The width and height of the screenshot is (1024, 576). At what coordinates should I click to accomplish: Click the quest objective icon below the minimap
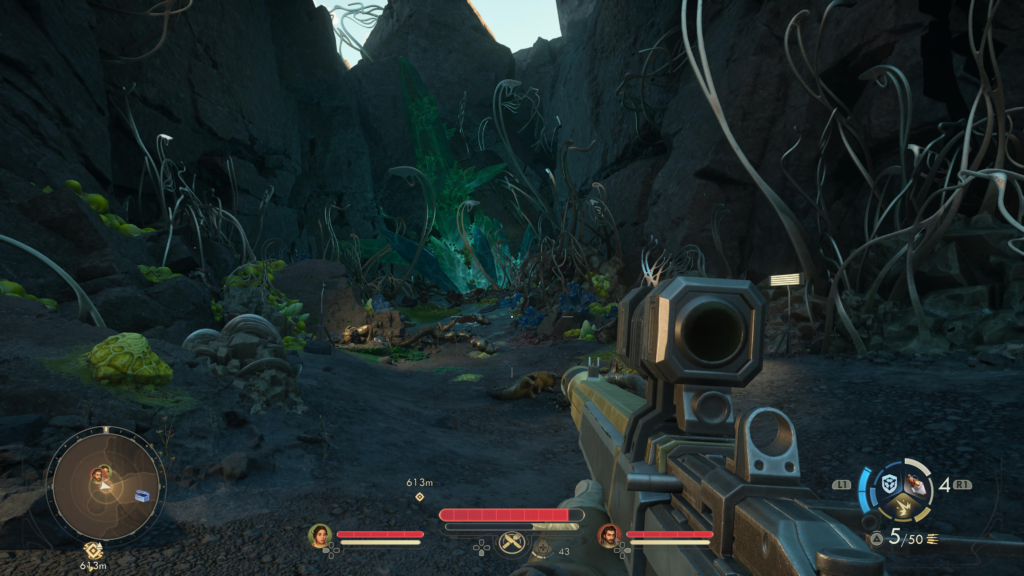(x=93, y=550)
